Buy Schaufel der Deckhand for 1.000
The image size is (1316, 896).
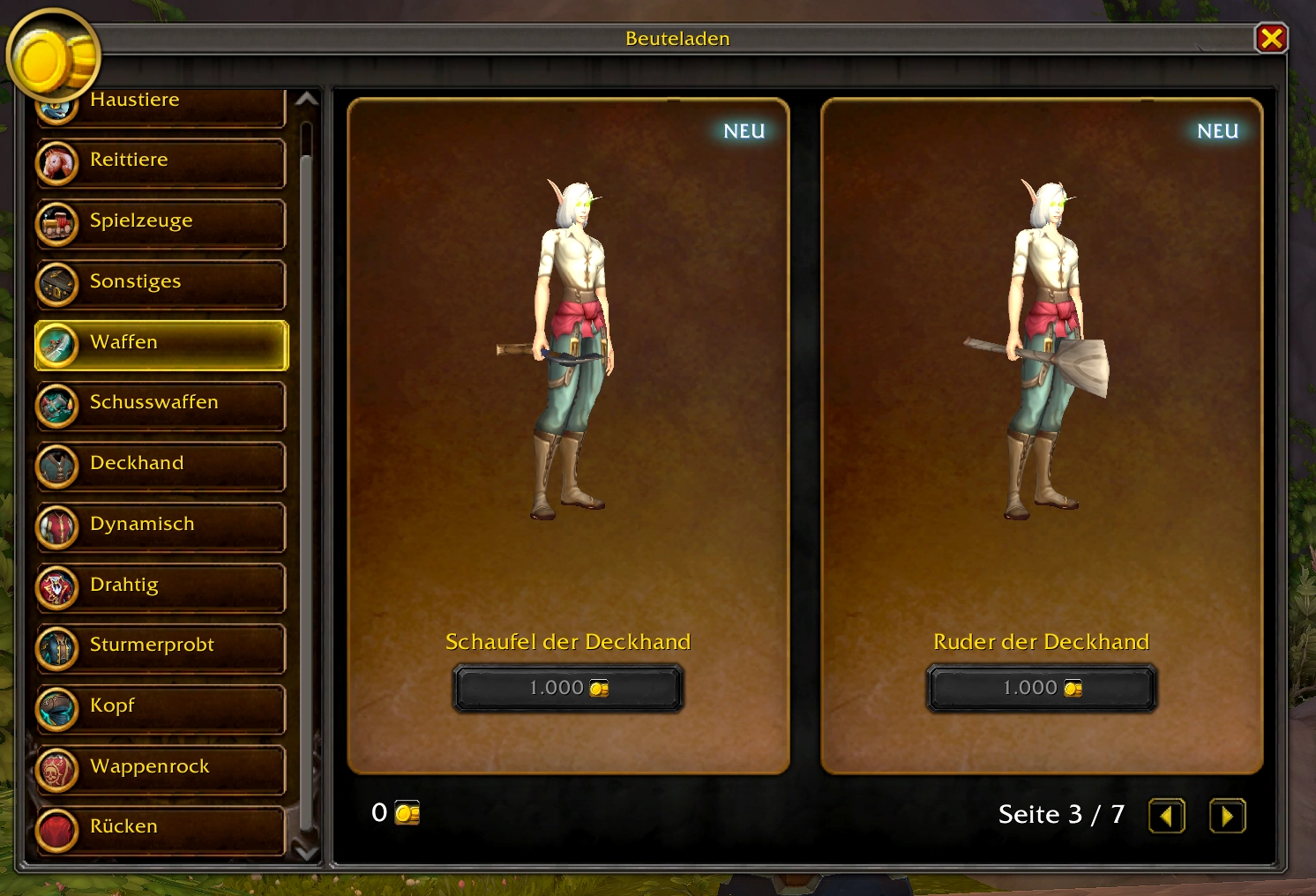click(x=568, y=688)
